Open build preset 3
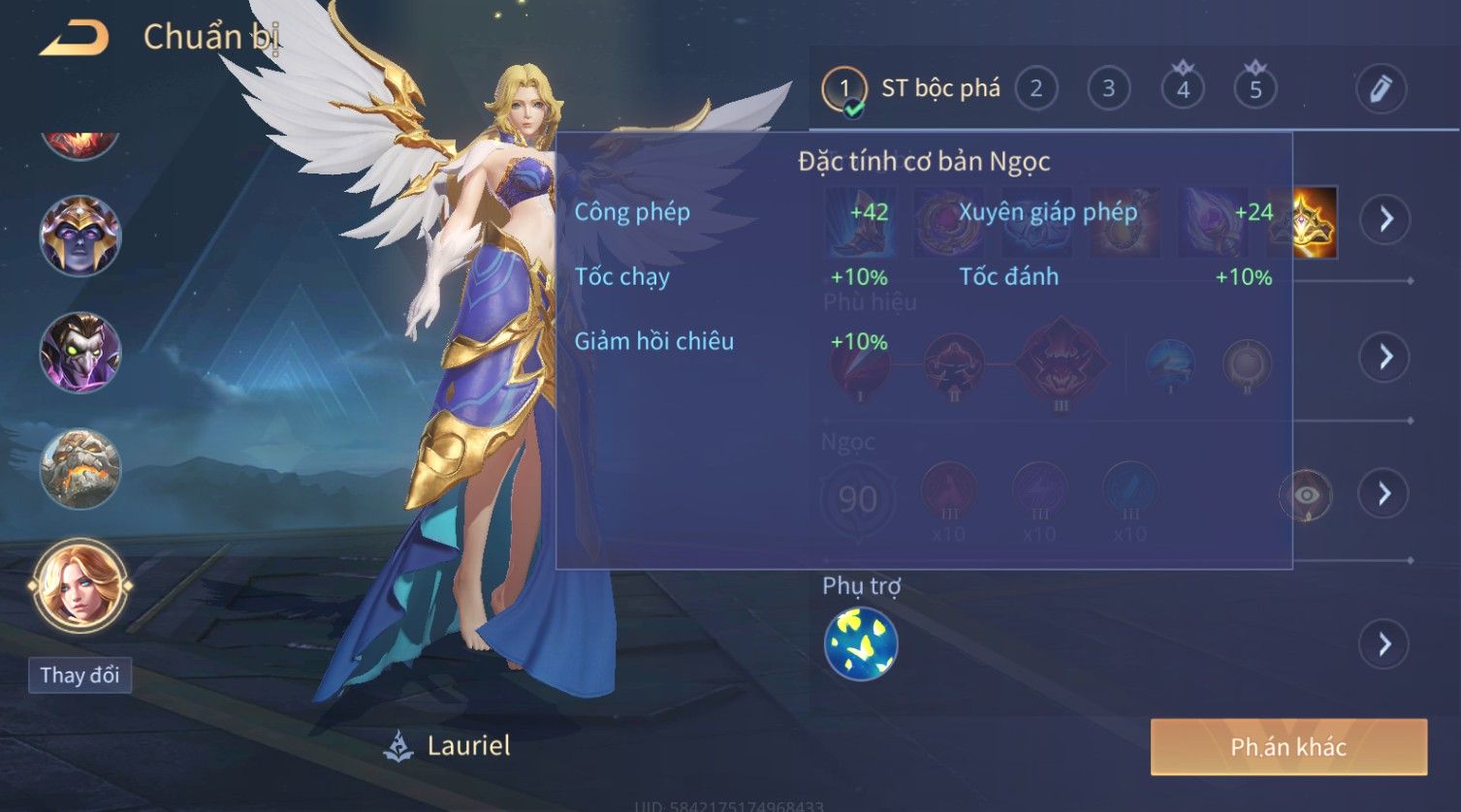This screenshot has width=1461, height=812. coord(1108,89)
